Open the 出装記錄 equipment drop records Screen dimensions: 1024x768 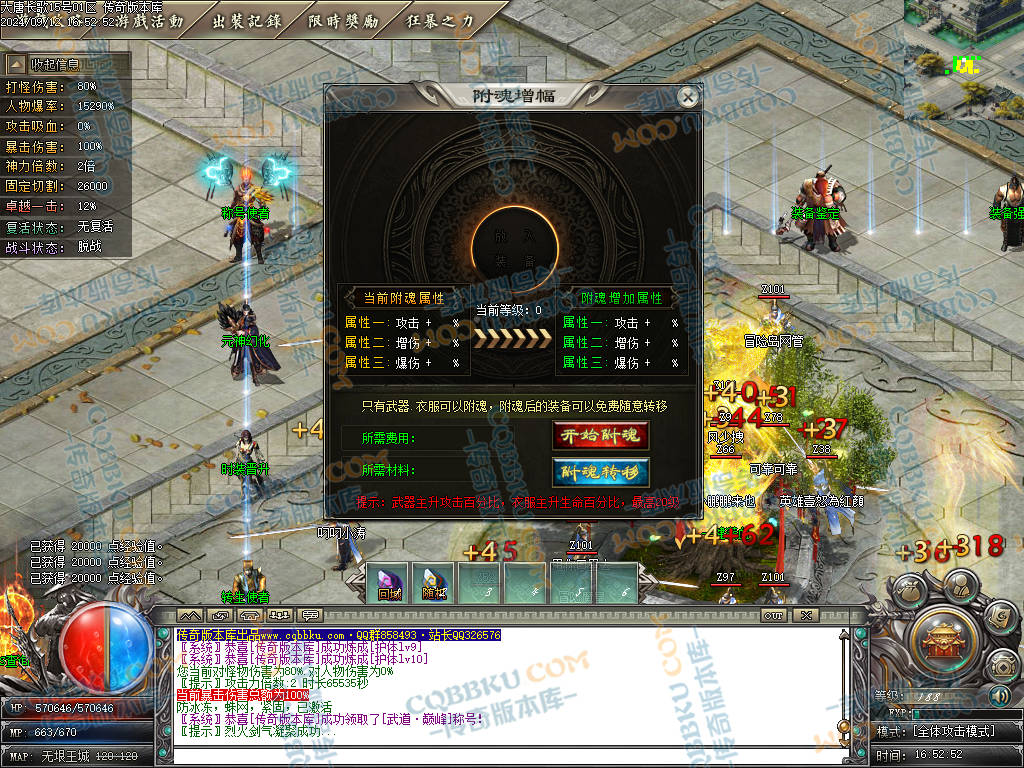pos(247,20)
